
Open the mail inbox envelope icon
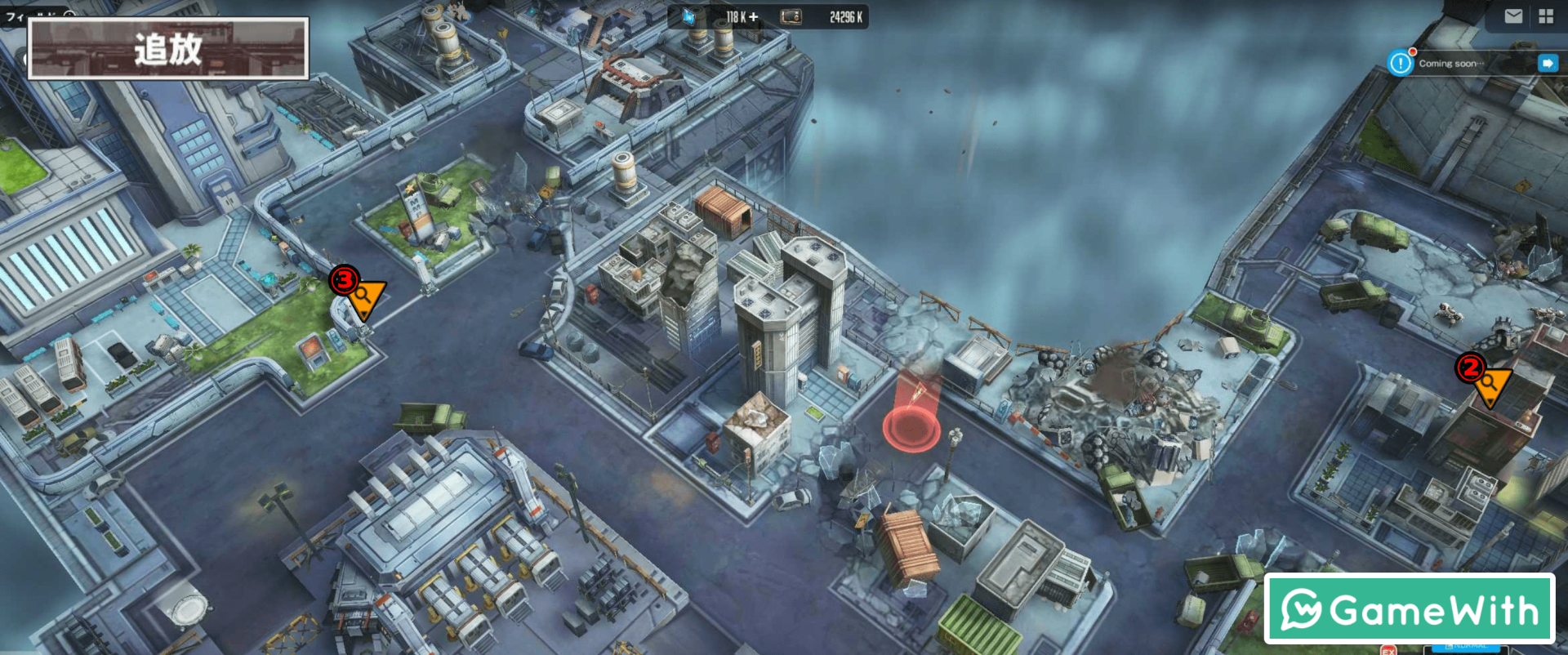point(1513,16)
